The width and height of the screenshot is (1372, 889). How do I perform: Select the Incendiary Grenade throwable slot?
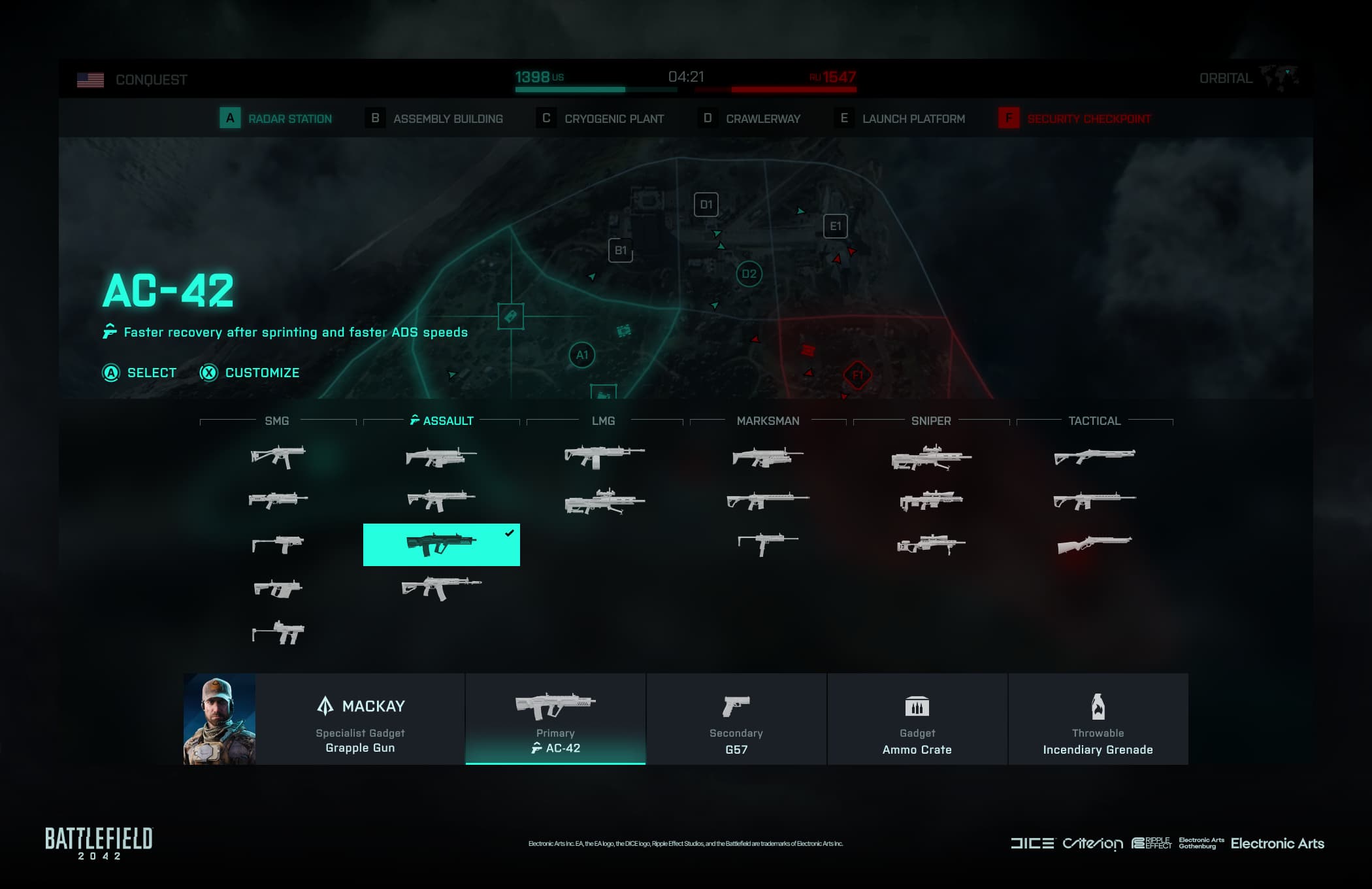tap(1098, 719)
